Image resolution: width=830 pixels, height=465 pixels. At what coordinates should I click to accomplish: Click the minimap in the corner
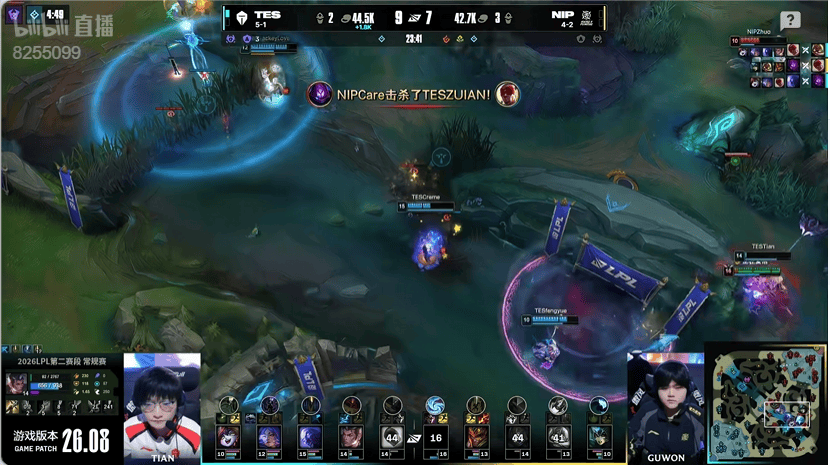(x=766, y=405)
